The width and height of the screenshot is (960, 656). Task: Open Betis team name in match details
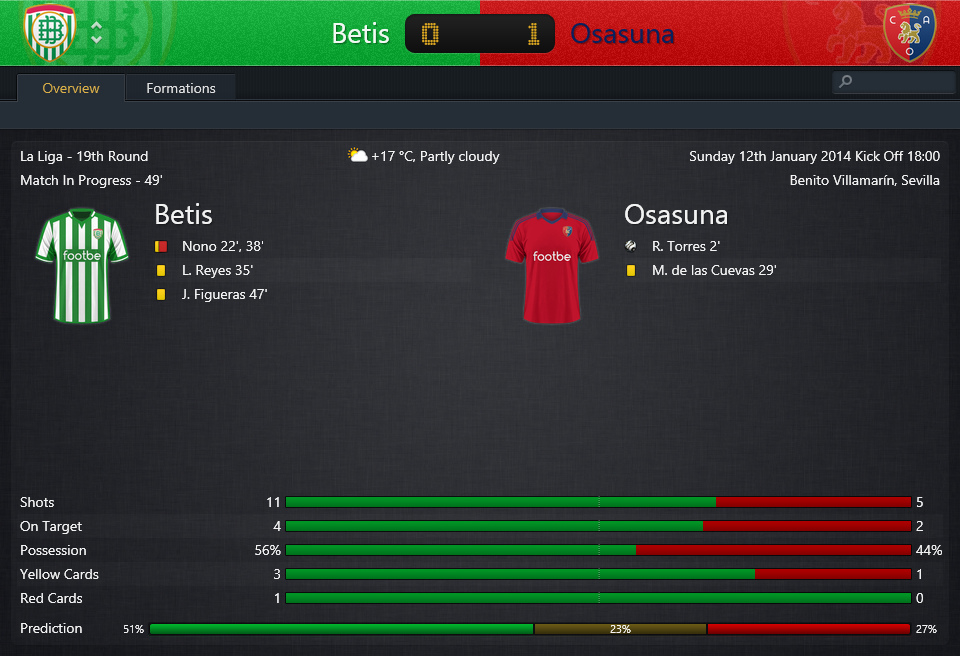tap(183, 214)
